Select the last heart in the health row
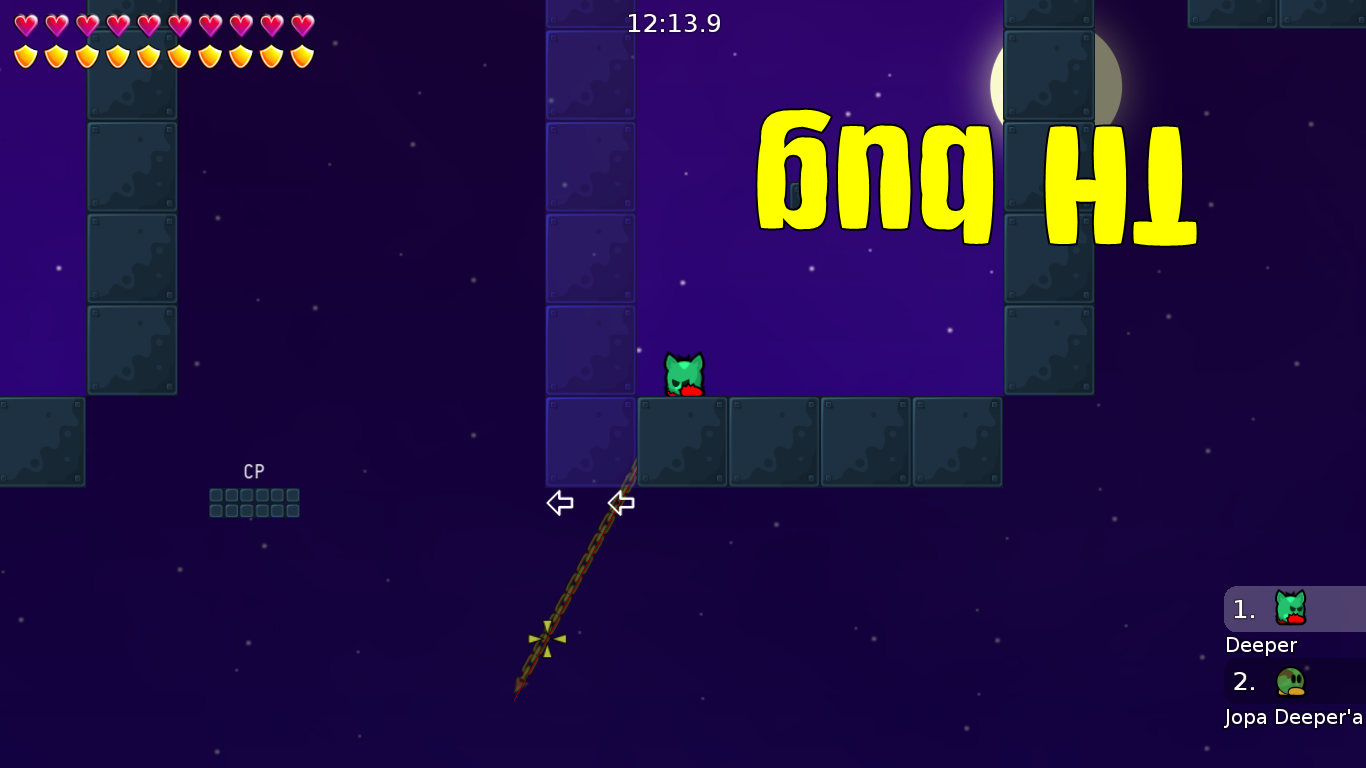Image resolution: width=1366 pixels, height=768 pixels. click(x=299, y=22)
